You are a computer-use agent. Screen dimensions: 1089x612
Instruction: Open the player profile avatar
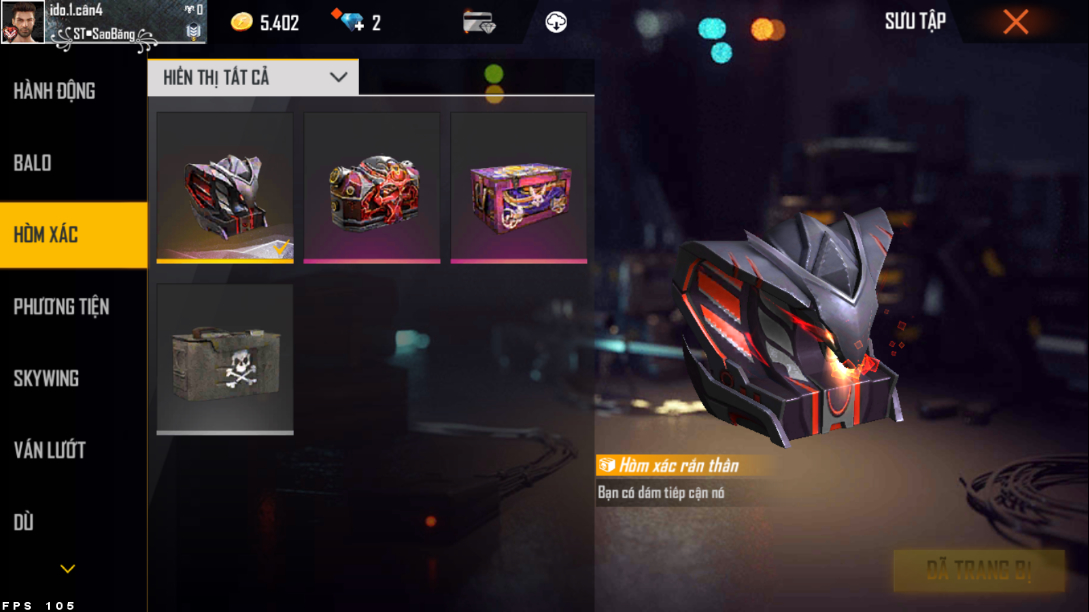23,22
